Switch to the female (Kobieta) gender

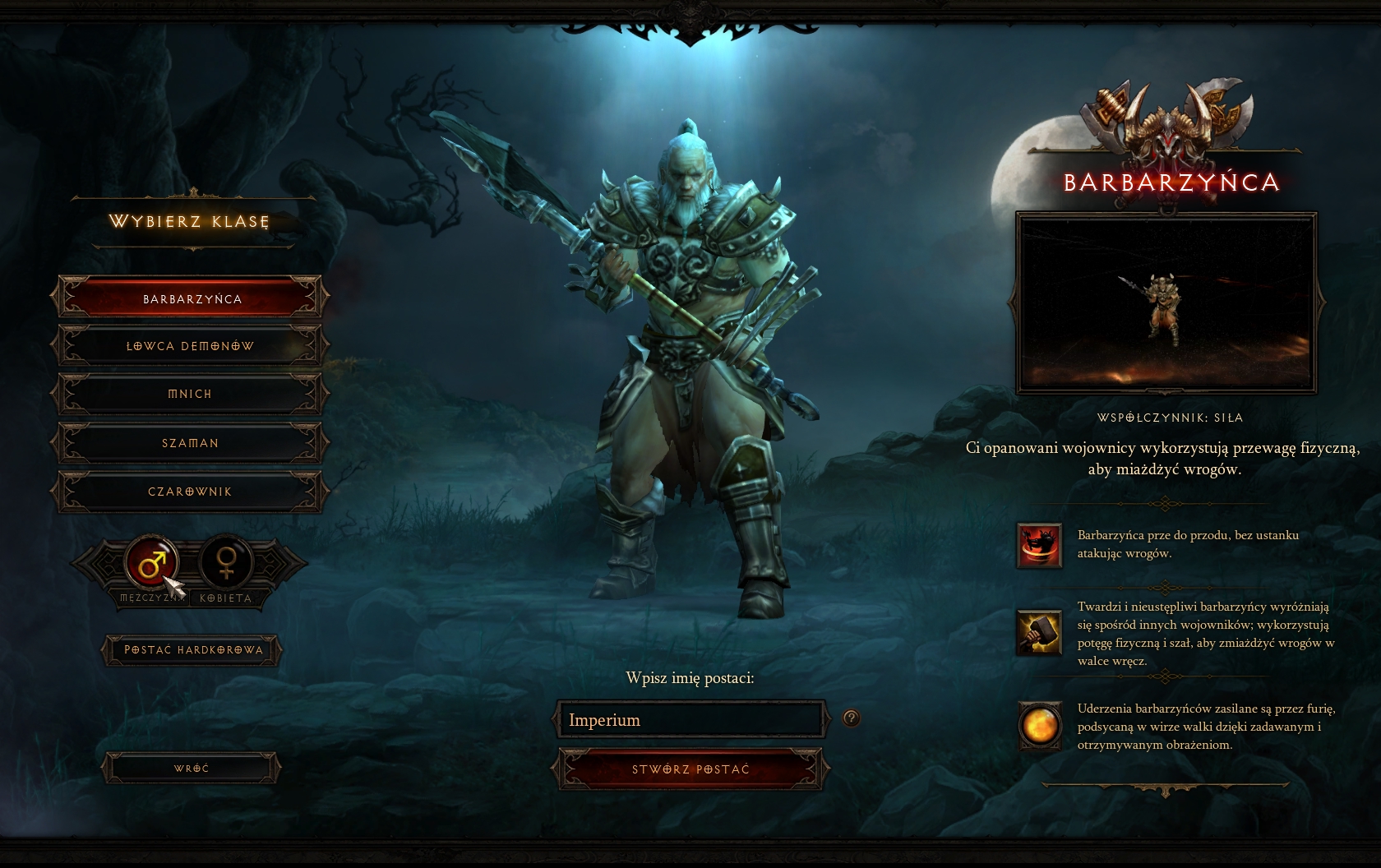pos(224,563)
